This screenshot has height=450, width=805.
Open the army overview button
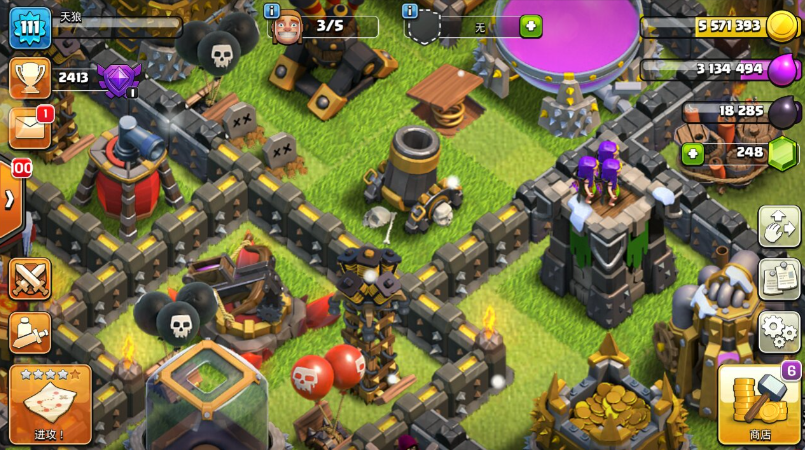click(x=30, y=331)
